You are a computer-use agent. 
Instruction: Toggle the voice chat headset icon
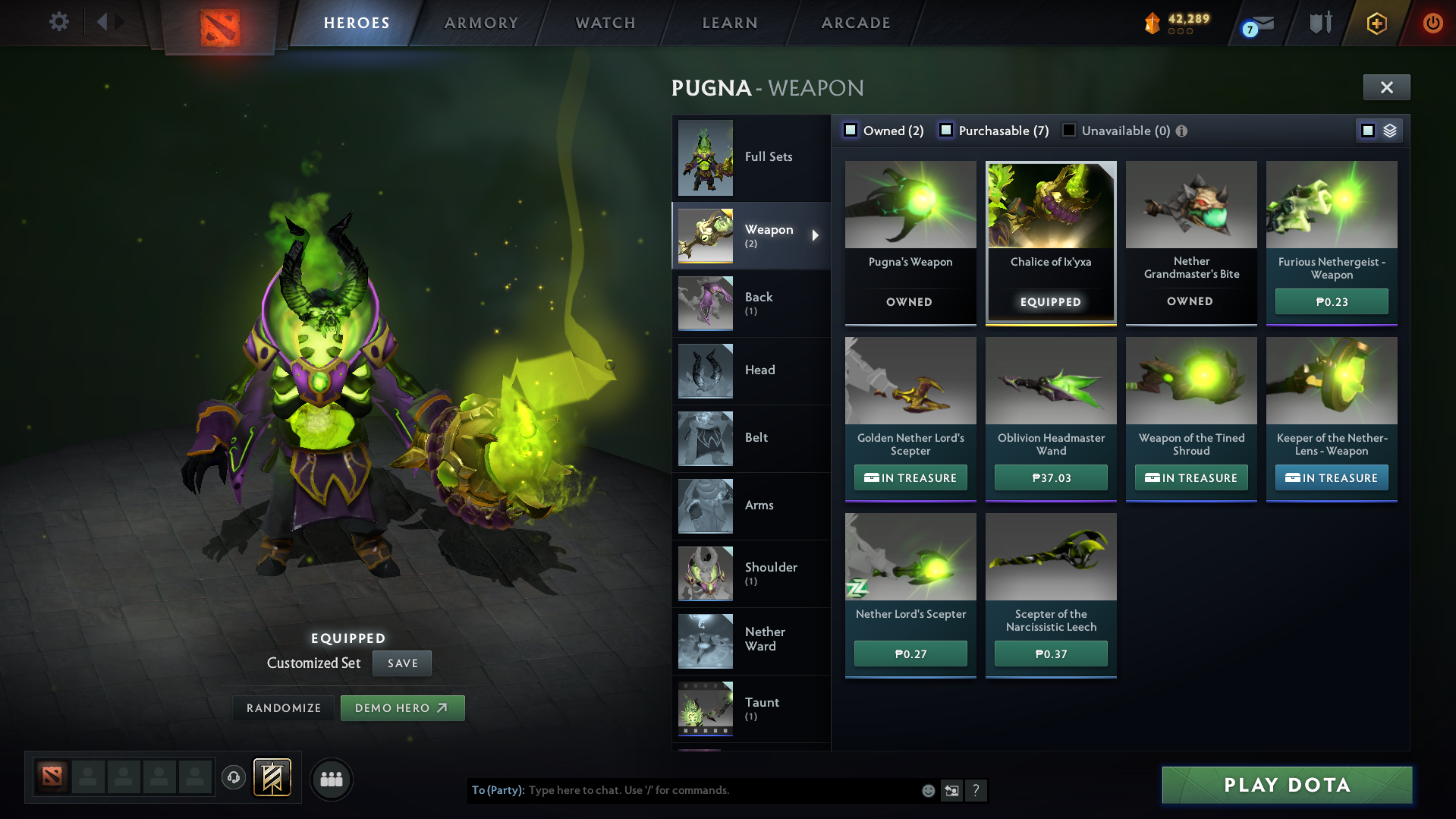(x=233, y=779)
